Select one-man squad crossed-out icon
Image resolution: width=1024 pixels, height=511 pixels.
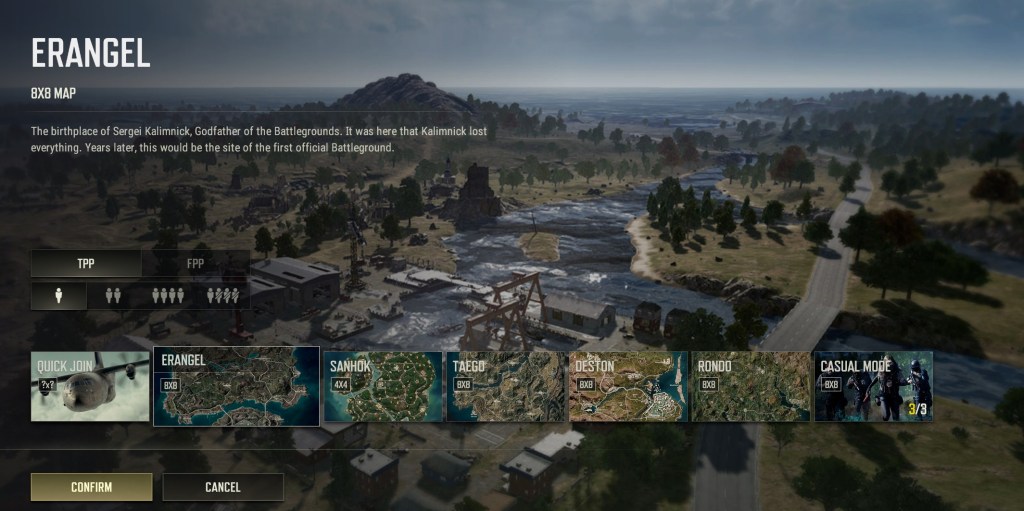click(222, 296)
